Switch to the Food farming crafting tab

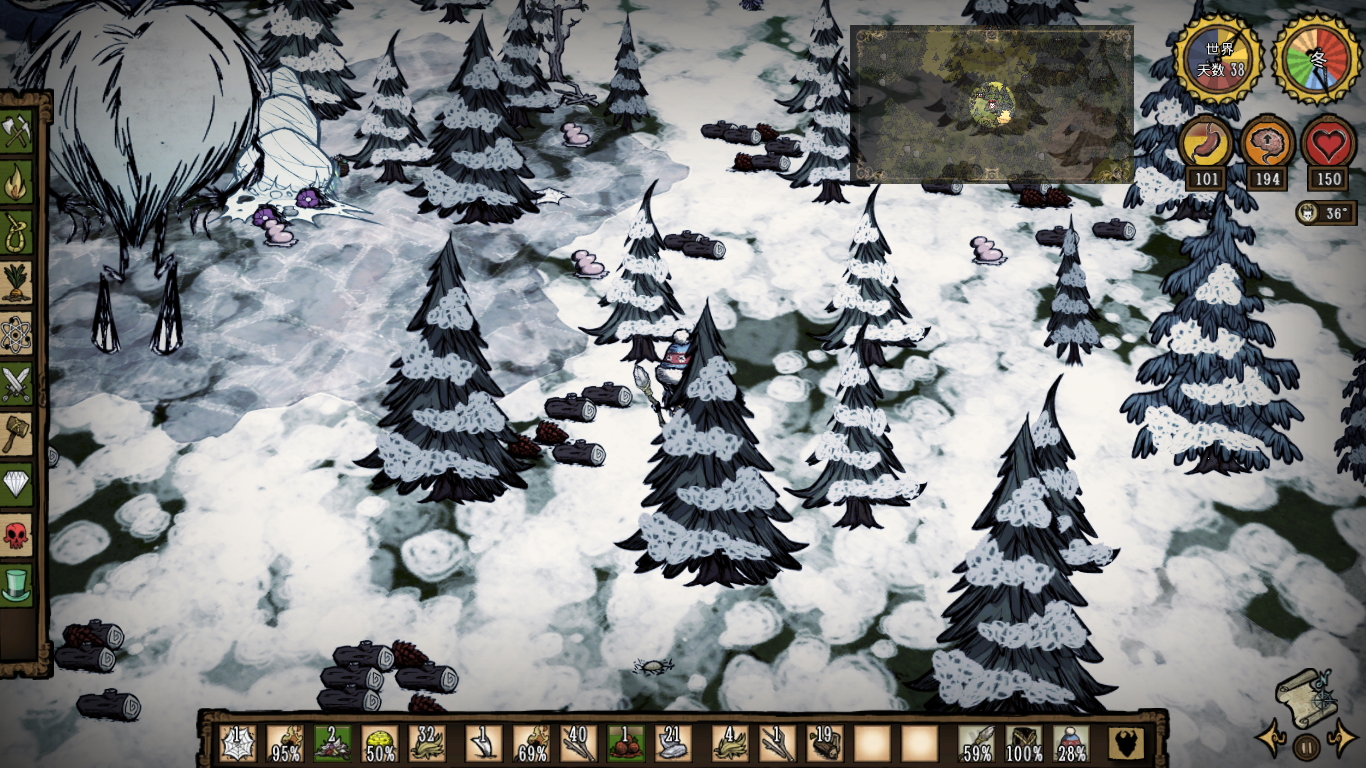(x=17, y=283)
